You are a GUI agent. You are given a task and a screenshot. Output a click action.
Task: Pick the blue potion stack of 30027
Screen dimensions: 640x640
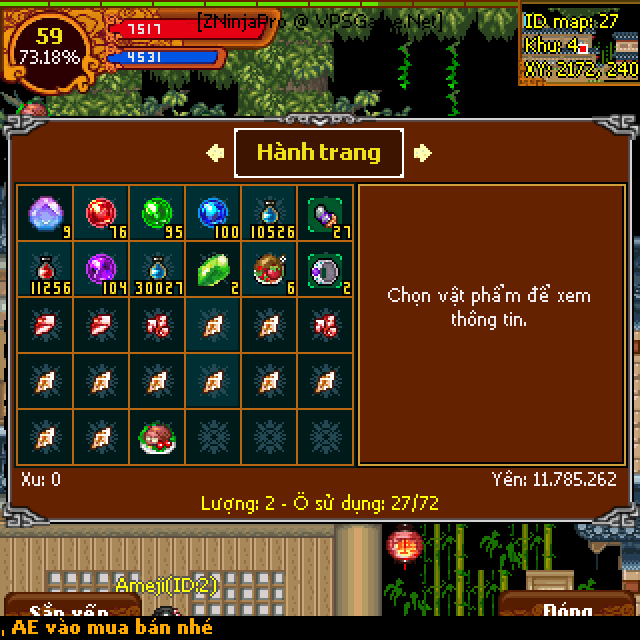click(157, 270)
